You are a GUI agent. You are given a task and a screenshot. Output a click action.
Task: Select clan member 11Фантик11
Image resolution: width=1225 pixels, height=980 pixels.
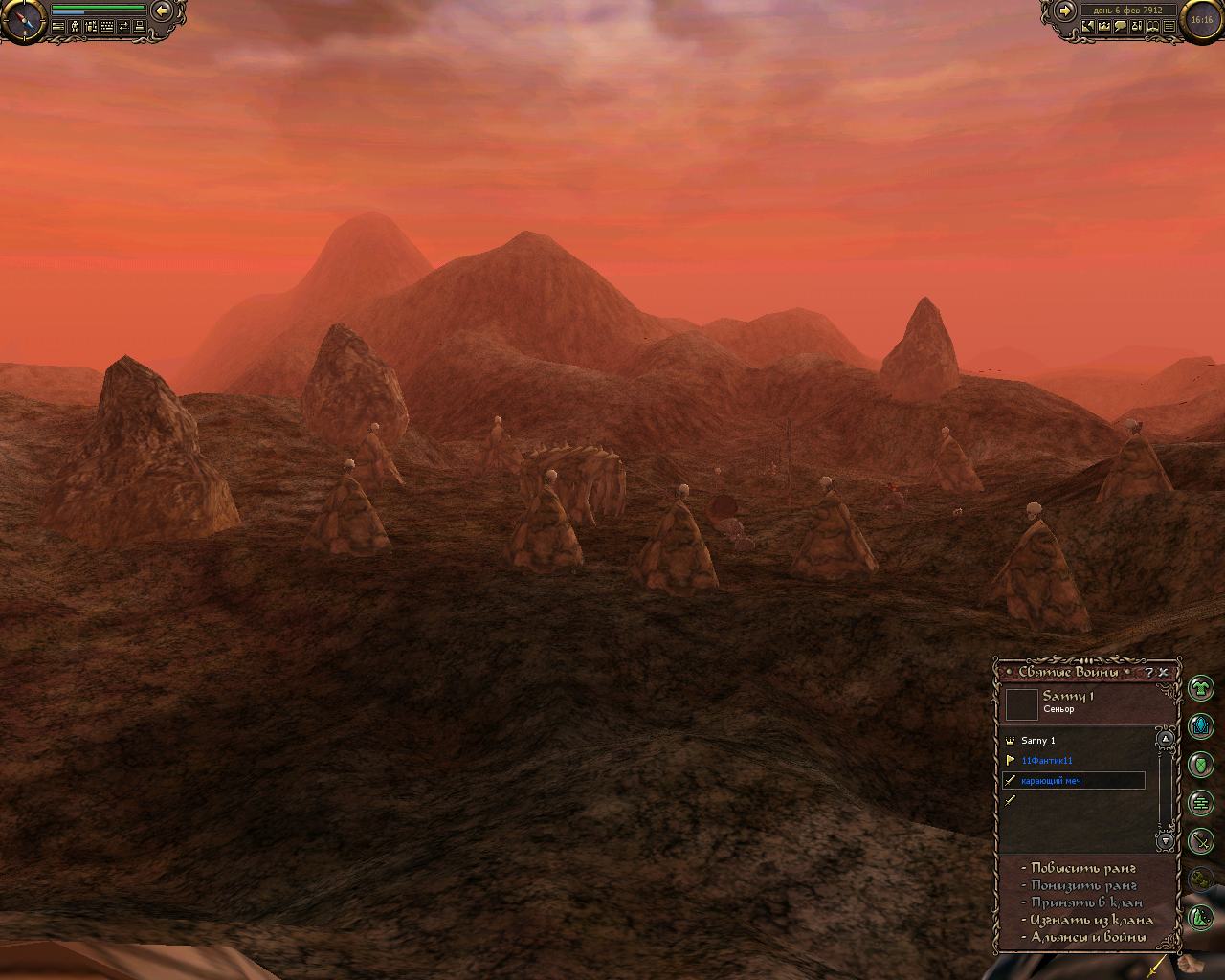pos(1047,761)
